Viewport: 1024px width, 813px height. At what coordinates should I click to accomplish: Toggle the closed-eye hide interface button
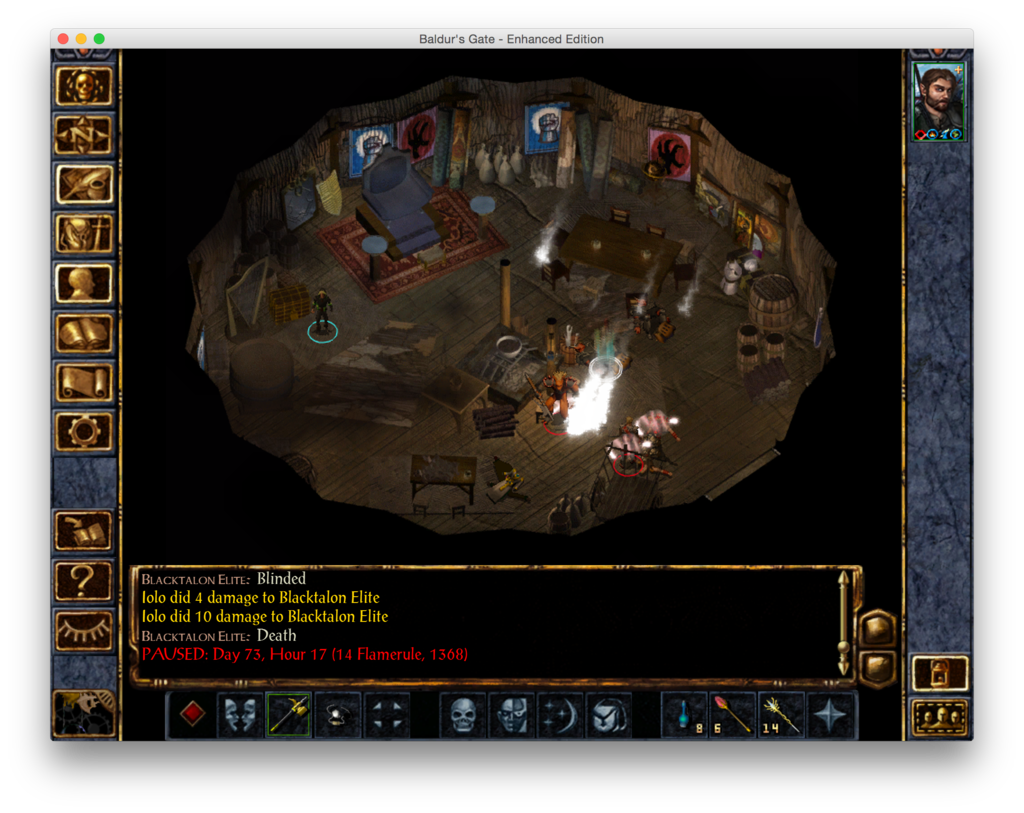pos(84,629)
